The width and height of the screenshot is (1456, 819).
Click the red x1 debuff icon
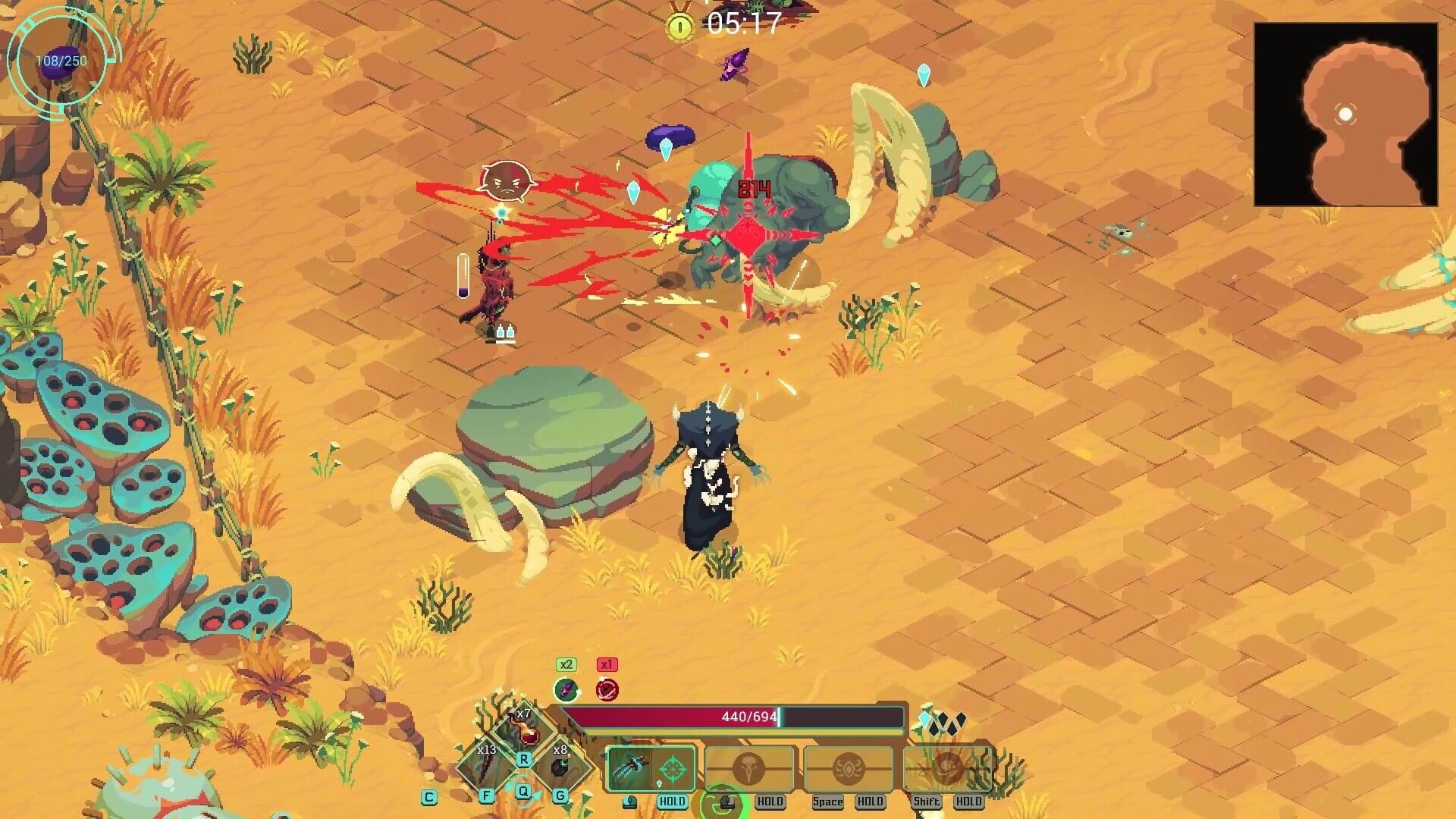(607, 689)
